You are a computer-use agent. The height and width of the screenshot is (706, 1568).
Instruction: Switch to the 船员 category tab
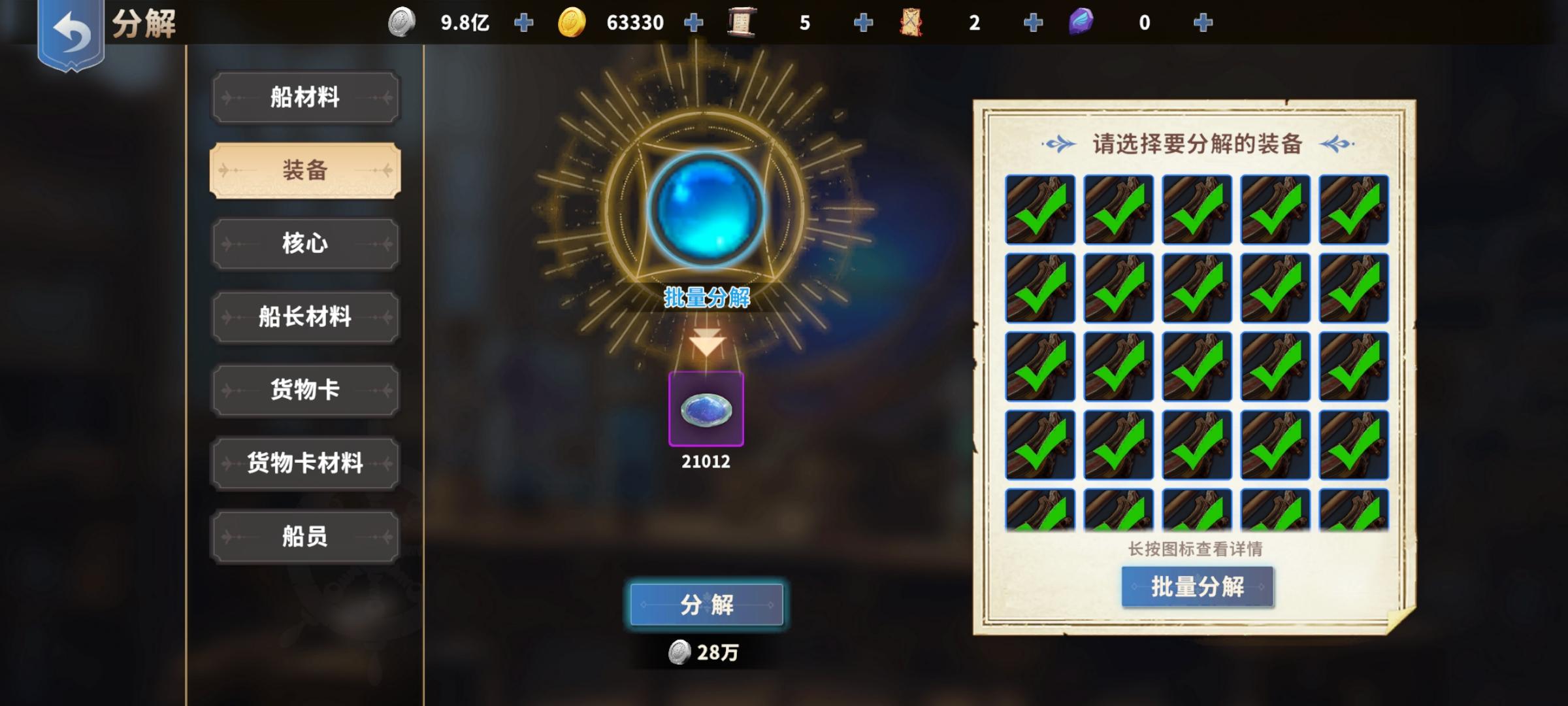point(305,536)
